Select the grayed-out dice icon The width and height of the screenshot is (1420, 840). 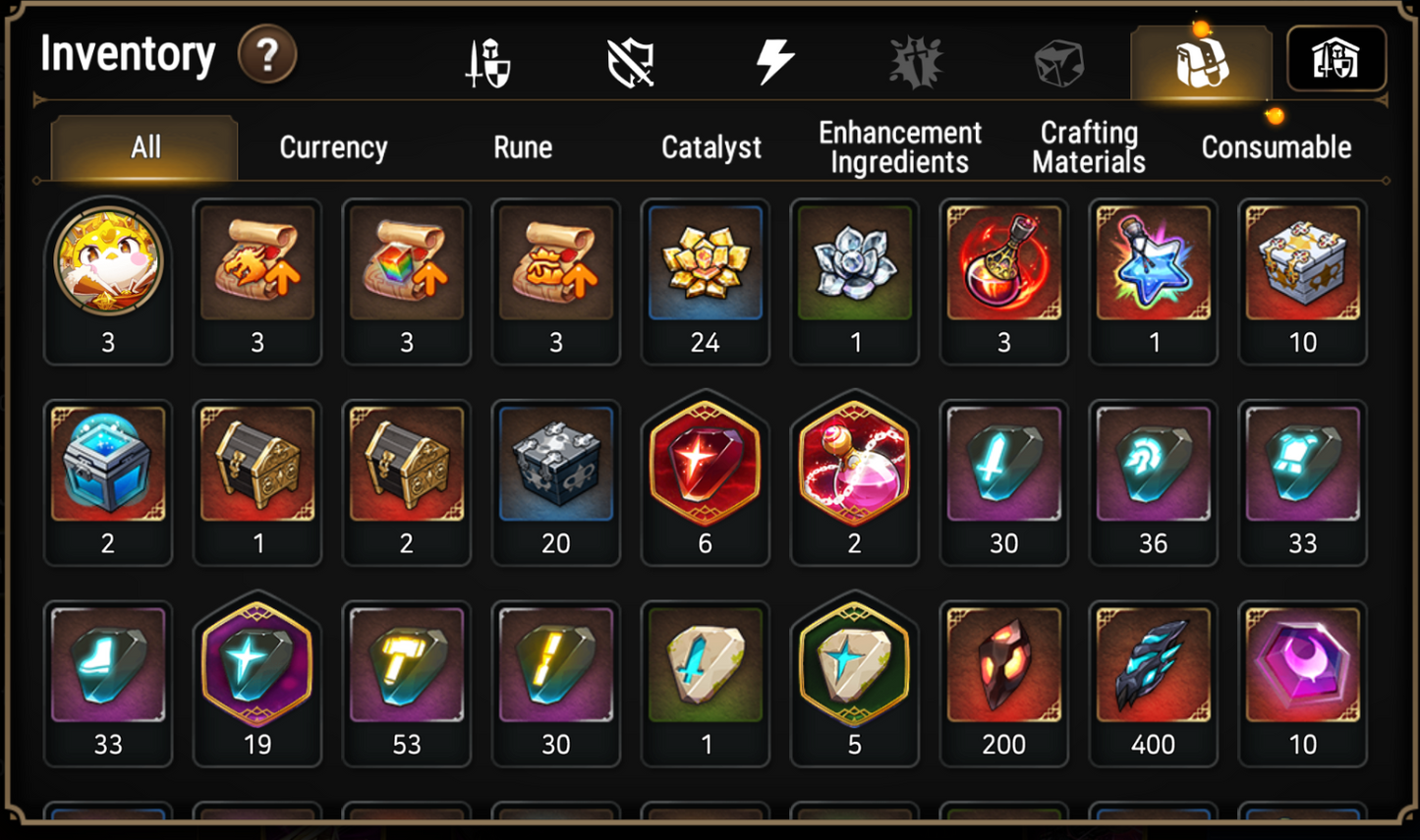(1059, 59)
